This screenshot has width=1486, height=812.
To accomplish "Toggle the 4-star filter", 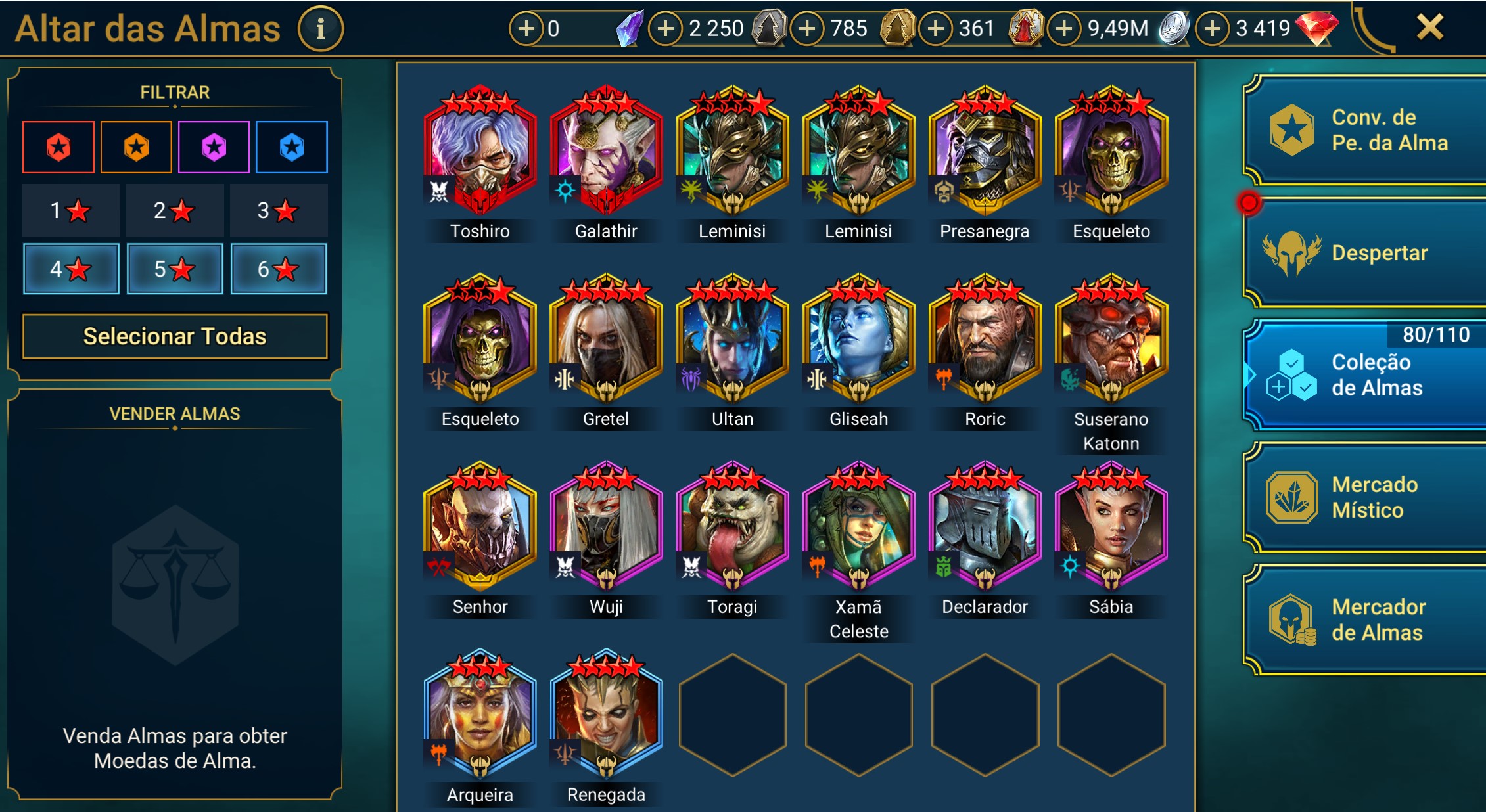I will coord(71,269).
